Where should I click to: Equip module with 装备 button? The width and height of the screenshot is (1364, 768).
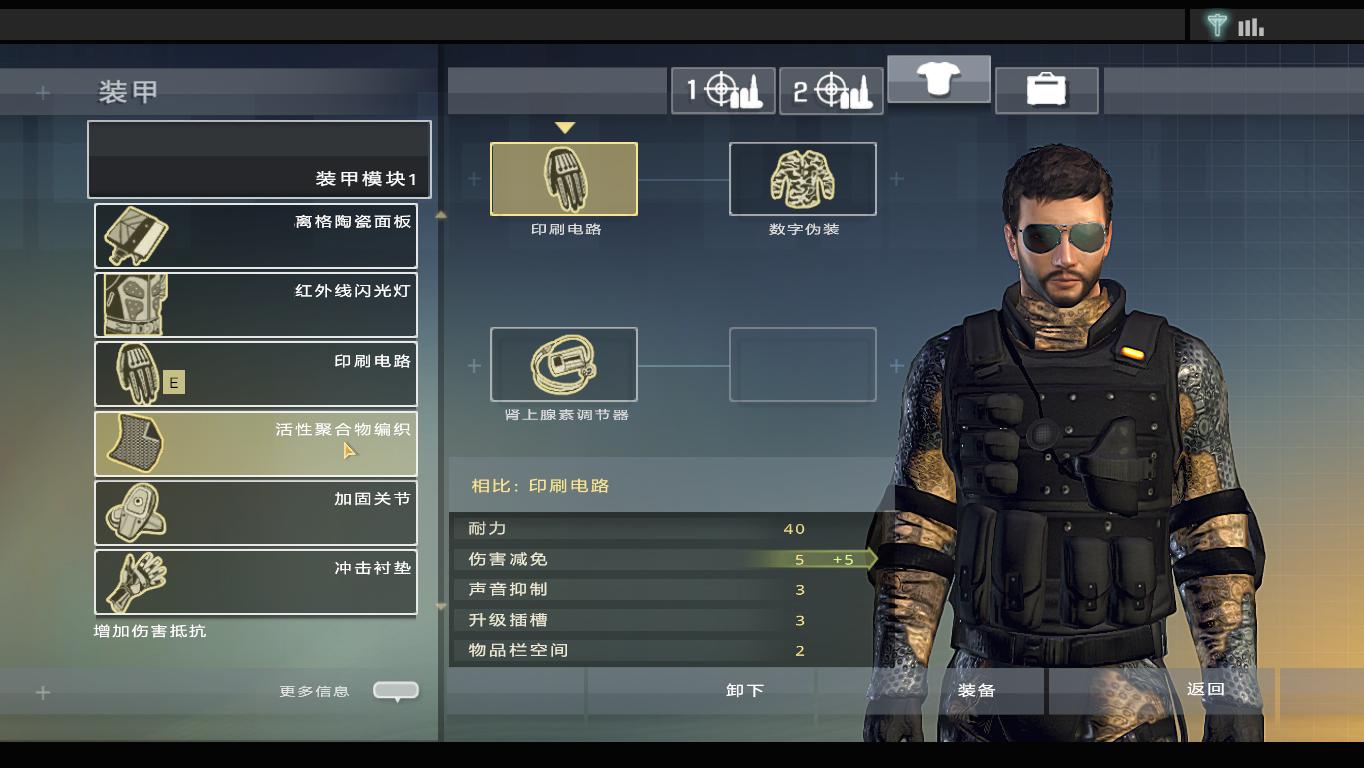976,690
